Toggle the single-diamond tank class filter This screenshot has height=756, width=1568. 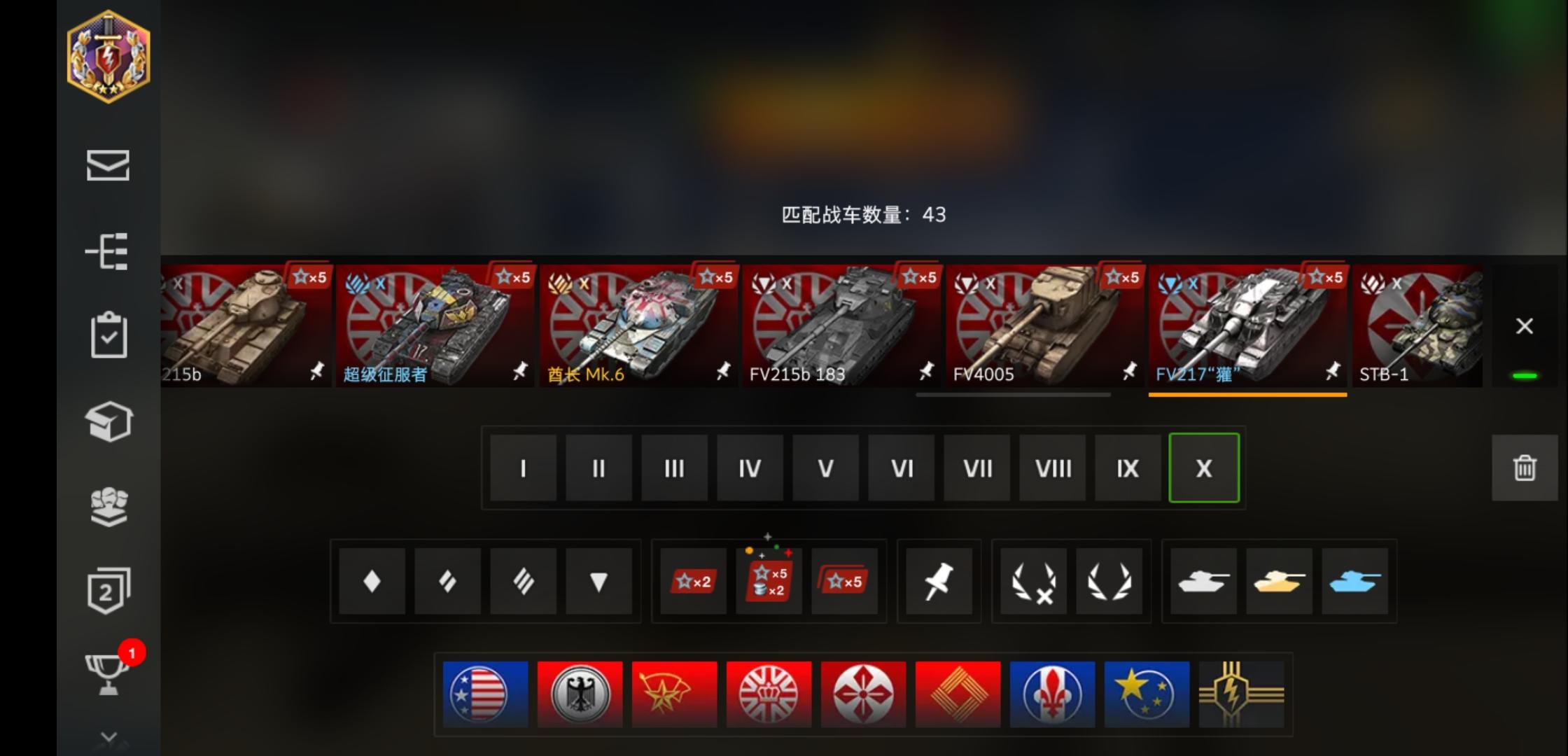click(371, 582)
